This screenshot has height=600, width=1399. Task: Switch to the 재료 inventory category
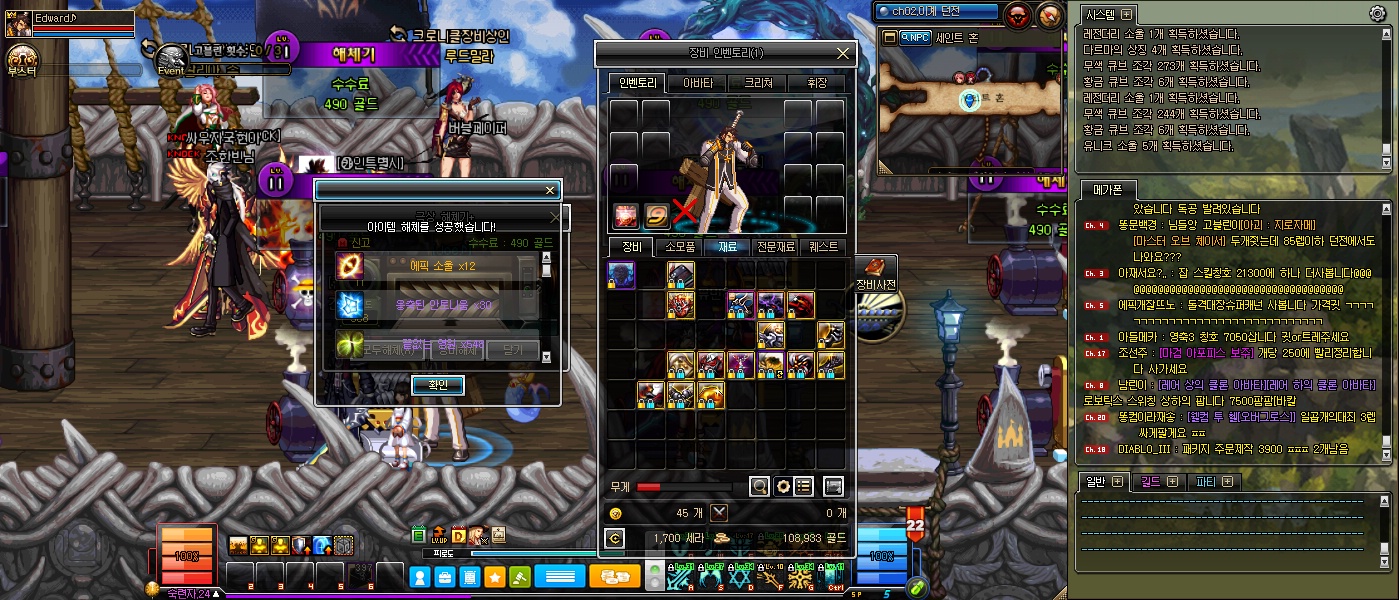(727, 246)
